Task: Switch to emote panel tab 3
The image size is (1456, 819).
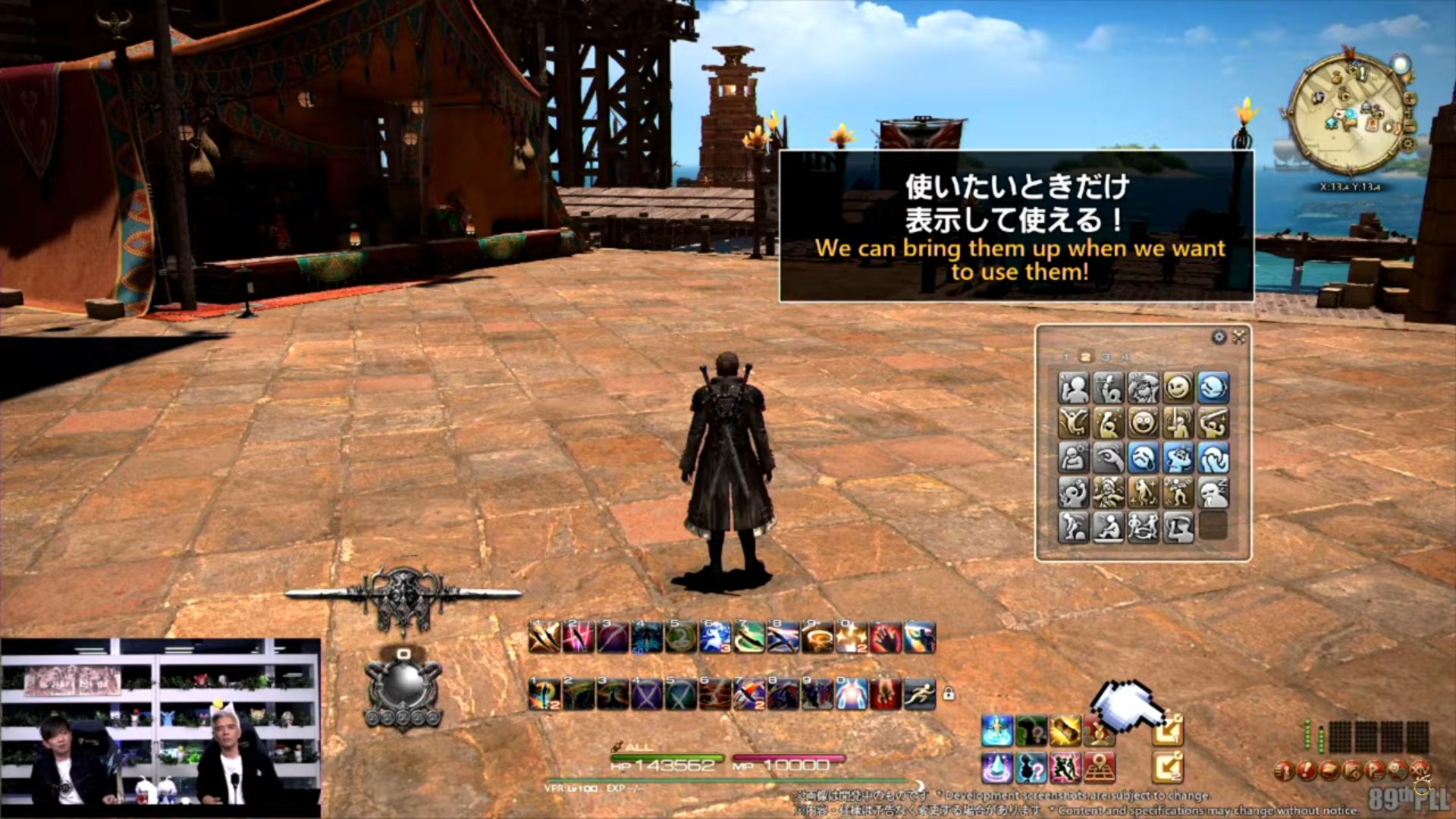Action: 1107,356
